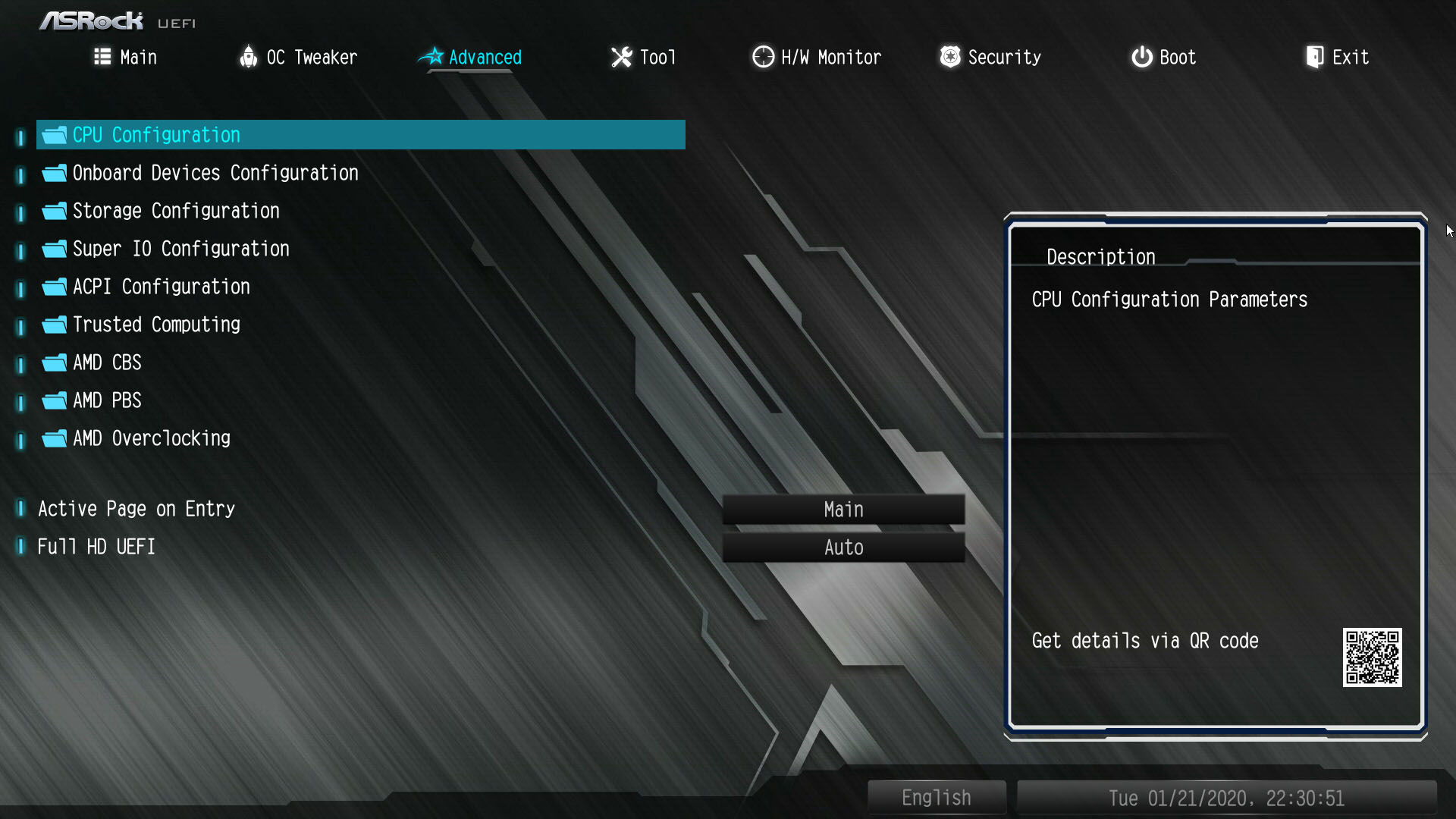Select the power-symbol Boot icon
The image size is (1456, 819).
click(x=1141, y=57)
